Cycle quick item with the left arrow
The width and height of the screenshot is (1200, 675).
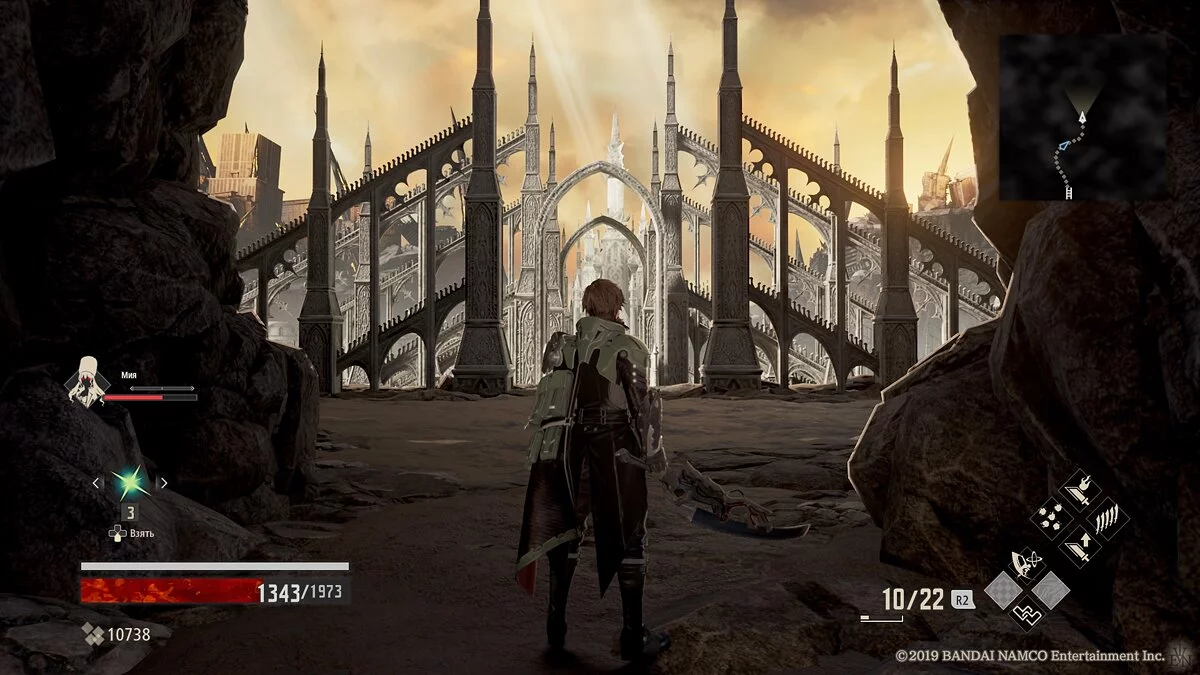click(x=97, y=483)
